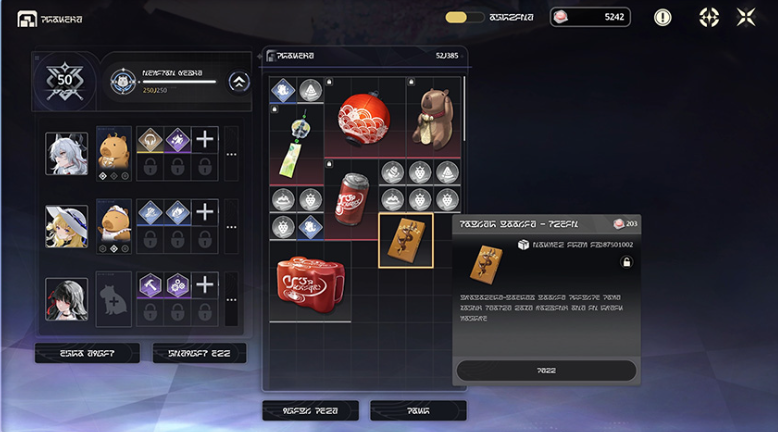Screen dimensions: 778x432
Task: Select the white-haired character portrait
Action: tap(67, 154)
